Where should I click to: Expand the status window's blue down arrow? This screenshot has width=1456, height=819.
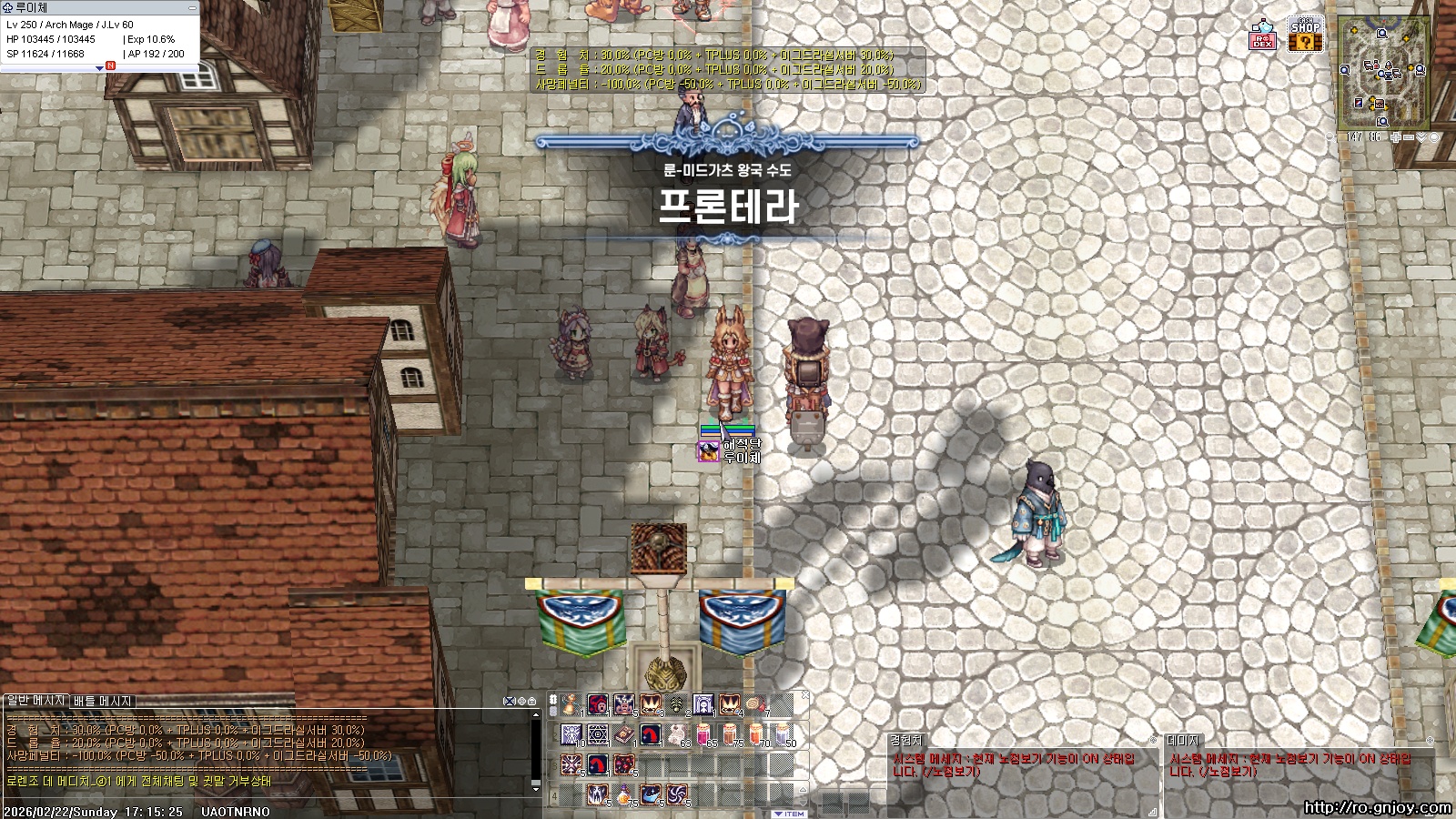point(99,67)
